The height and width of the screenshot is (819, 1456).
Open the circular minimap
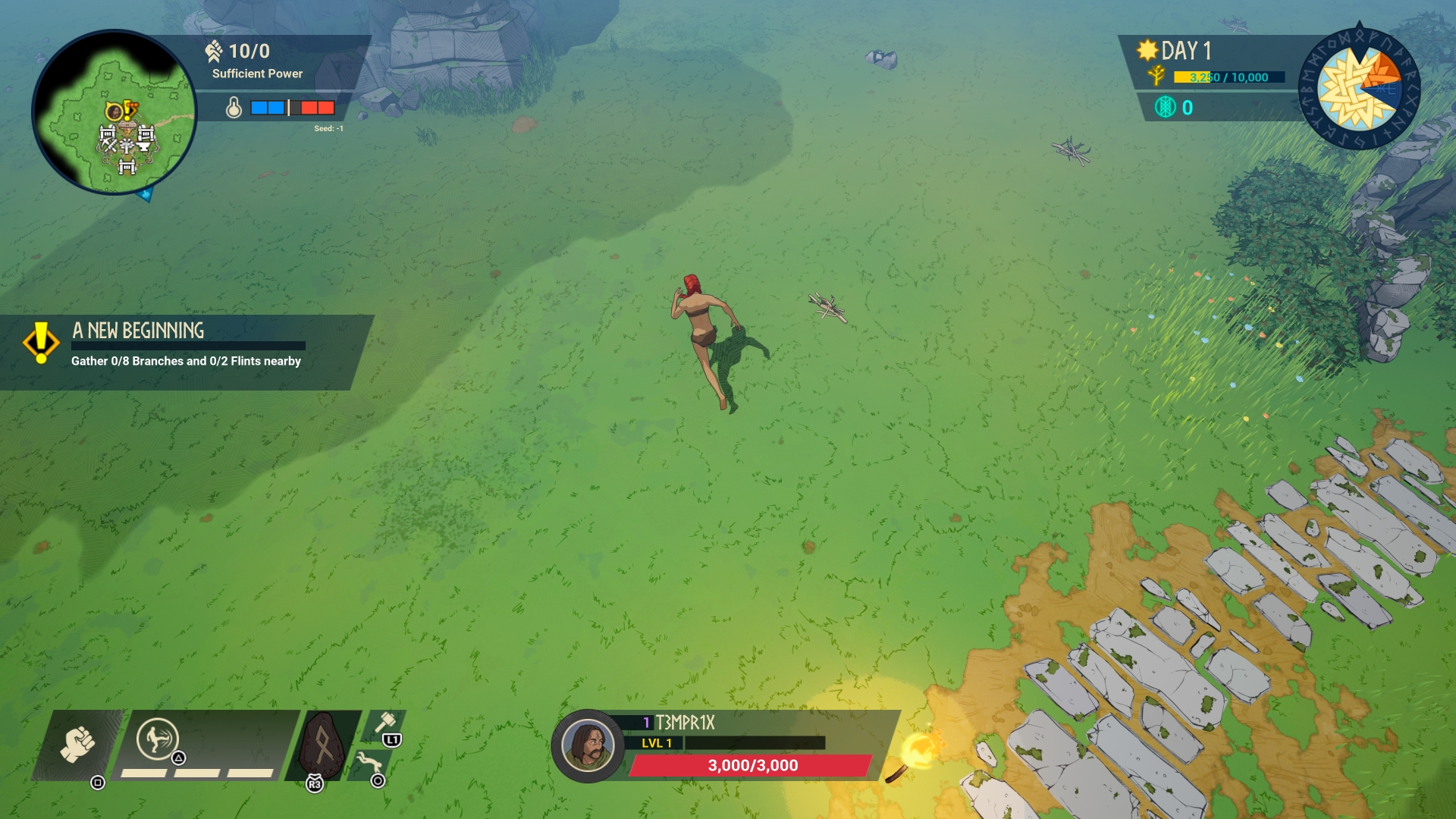(x=114, y=112)
